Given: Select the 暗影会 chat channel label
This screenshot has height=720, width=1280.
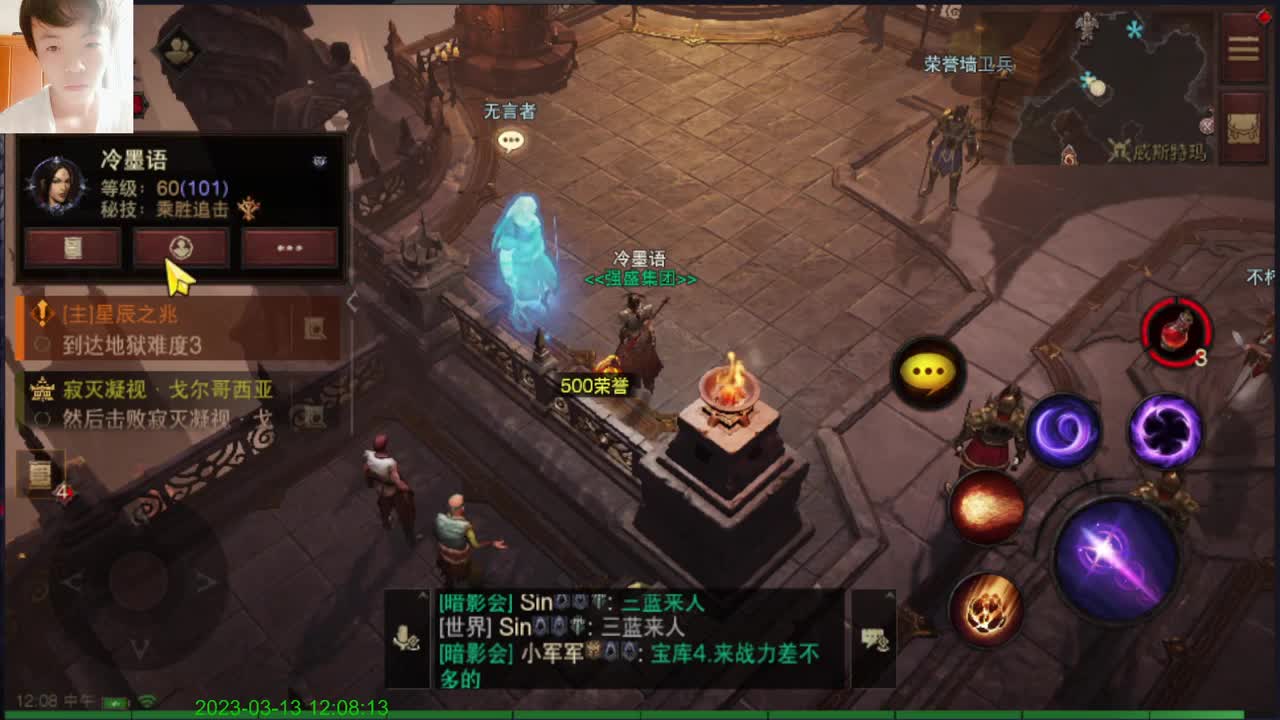Looking at the screenshot, I should (477, 603).
